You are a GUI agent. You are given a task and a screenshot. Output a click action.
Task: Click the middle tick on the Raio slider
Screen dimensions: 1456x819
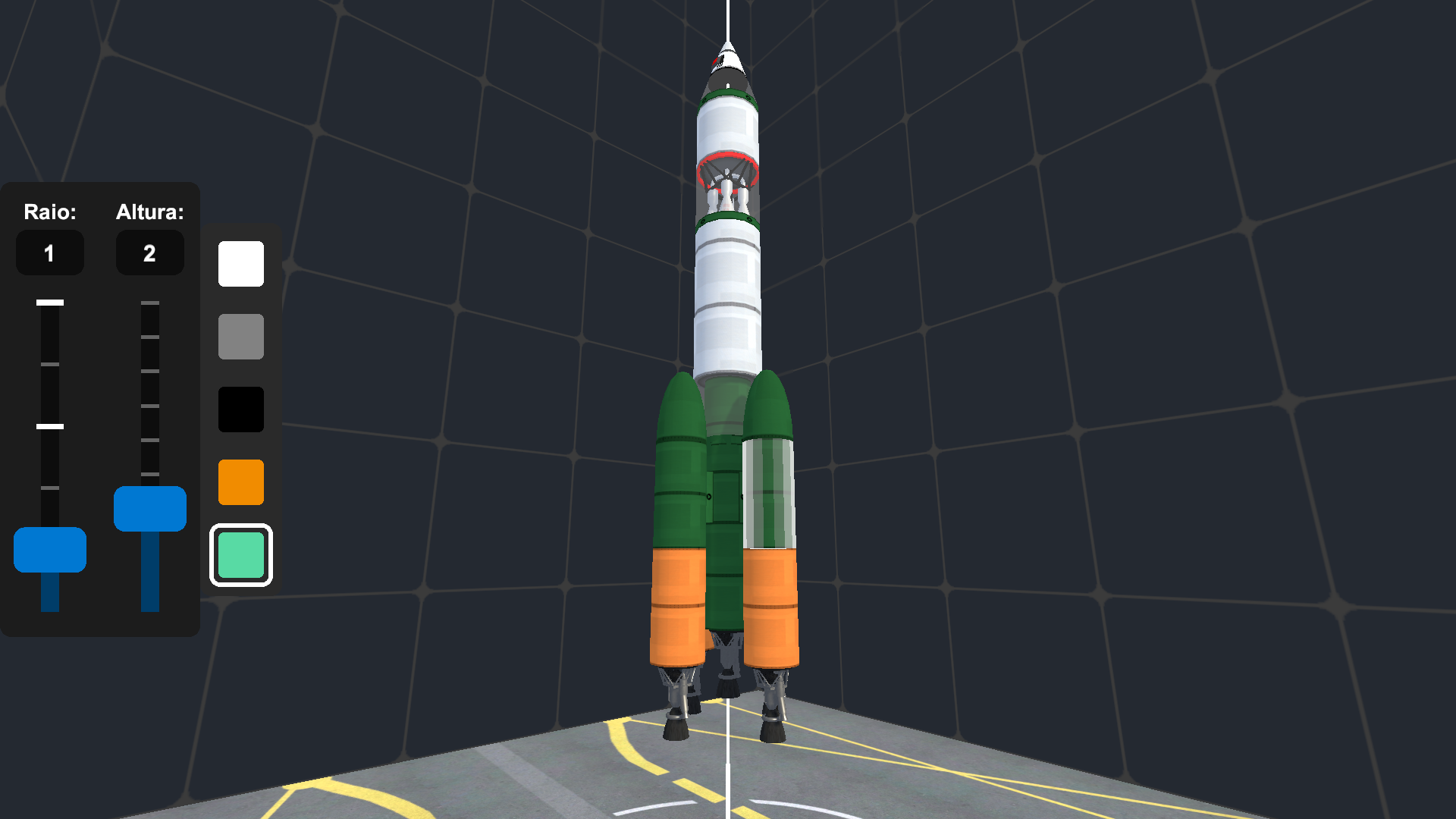click(x=50, y=425)
